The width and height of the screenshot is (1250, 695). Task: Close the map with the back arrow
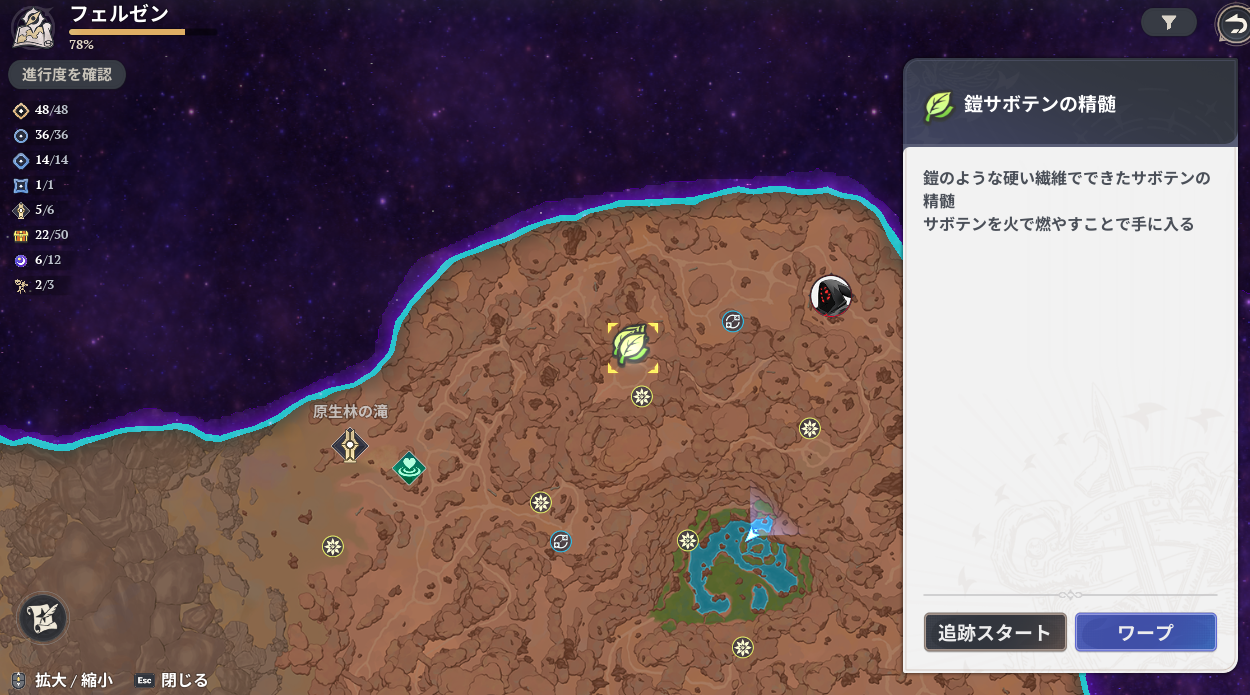click(x=1232, y=23)
